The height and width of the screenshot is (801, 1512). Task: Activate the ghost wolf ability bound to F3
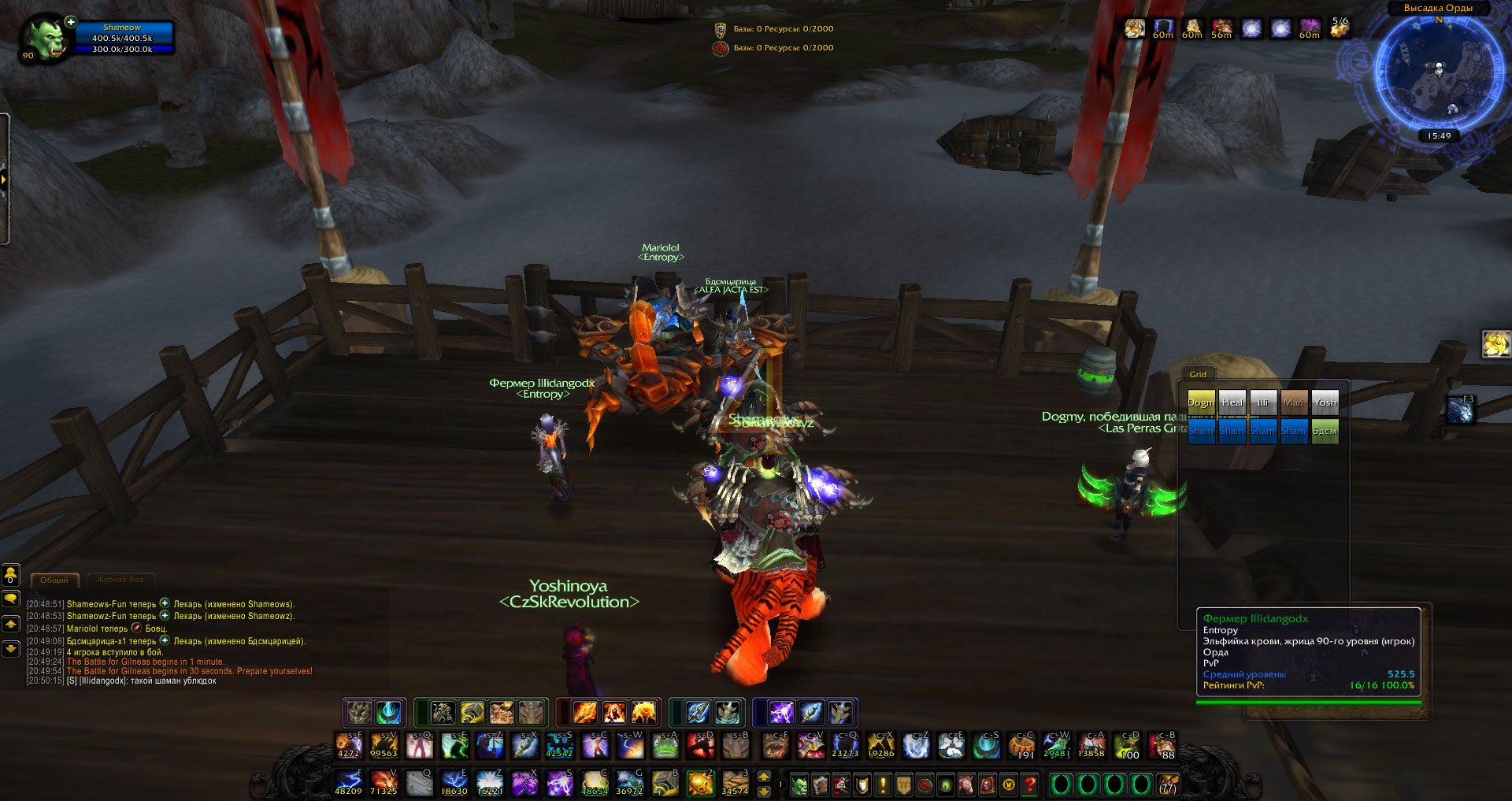point(1461,410)
